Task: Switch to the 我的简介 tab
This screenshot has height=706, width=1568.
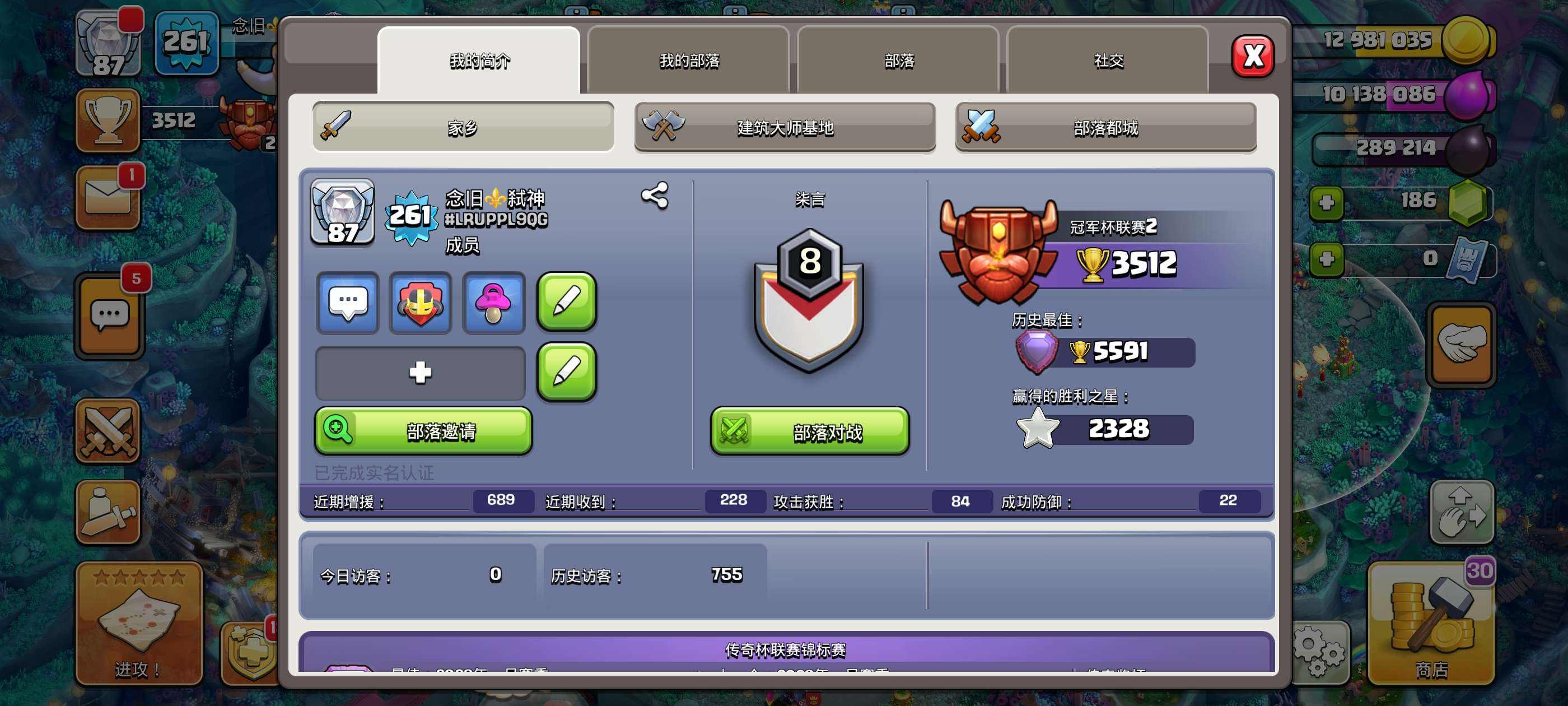Action: coord(479,61)
